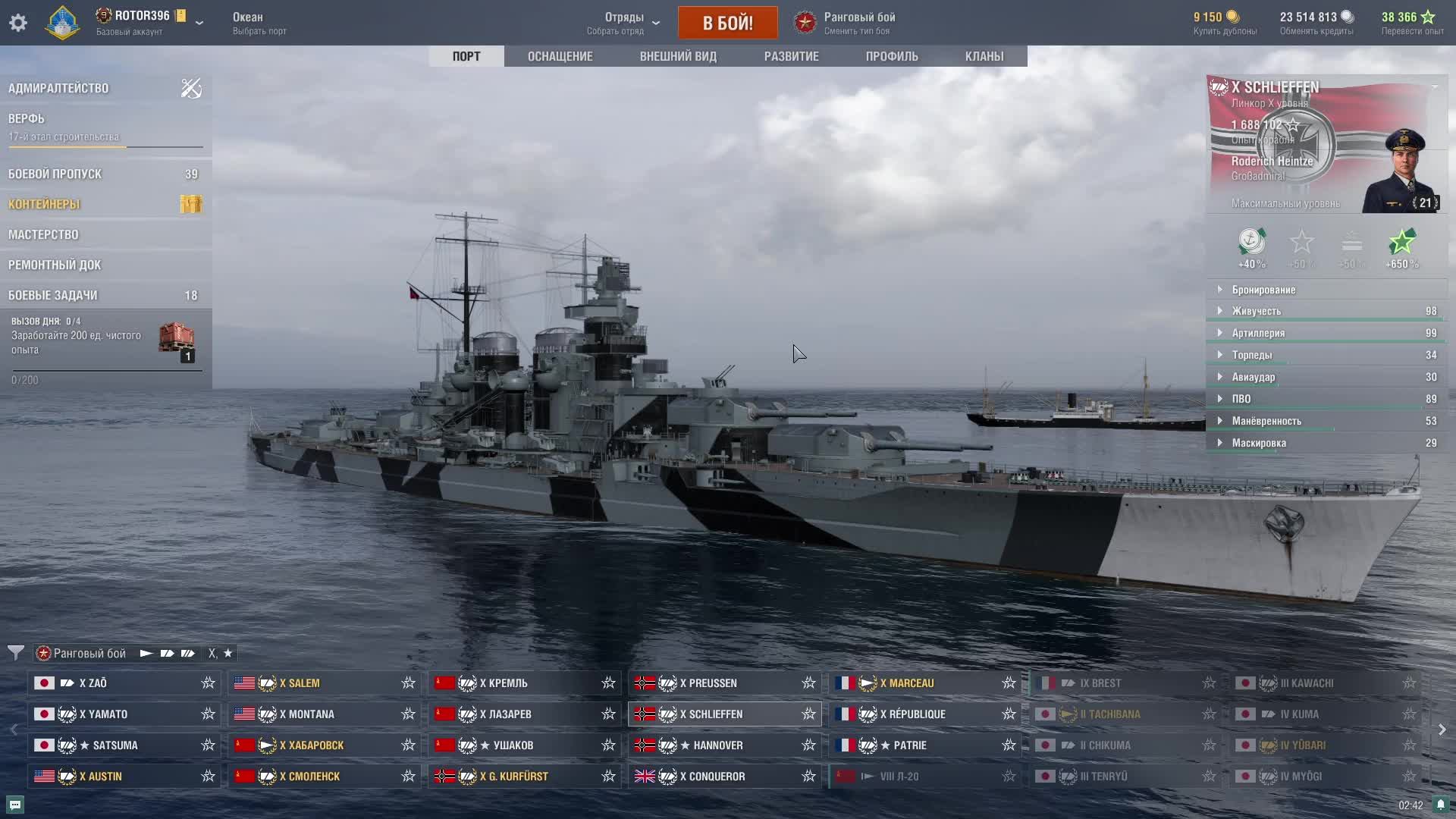Open the Контейнеры section
This screenshot has height=819, width=1456.
[x=44, y=204]
